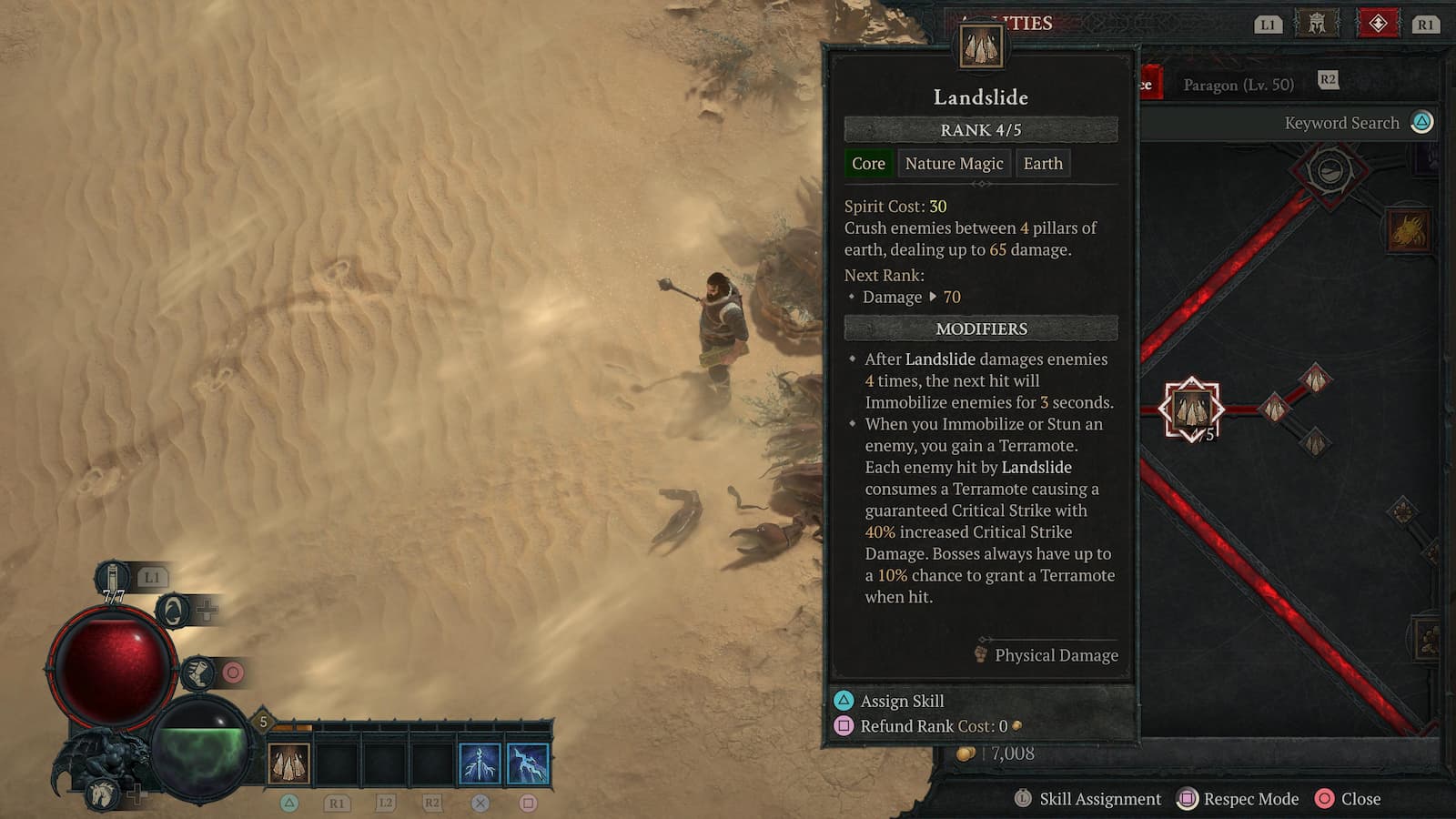Enter Respec Mode
Screen dimensions: 1456x819
point(1238,799)
